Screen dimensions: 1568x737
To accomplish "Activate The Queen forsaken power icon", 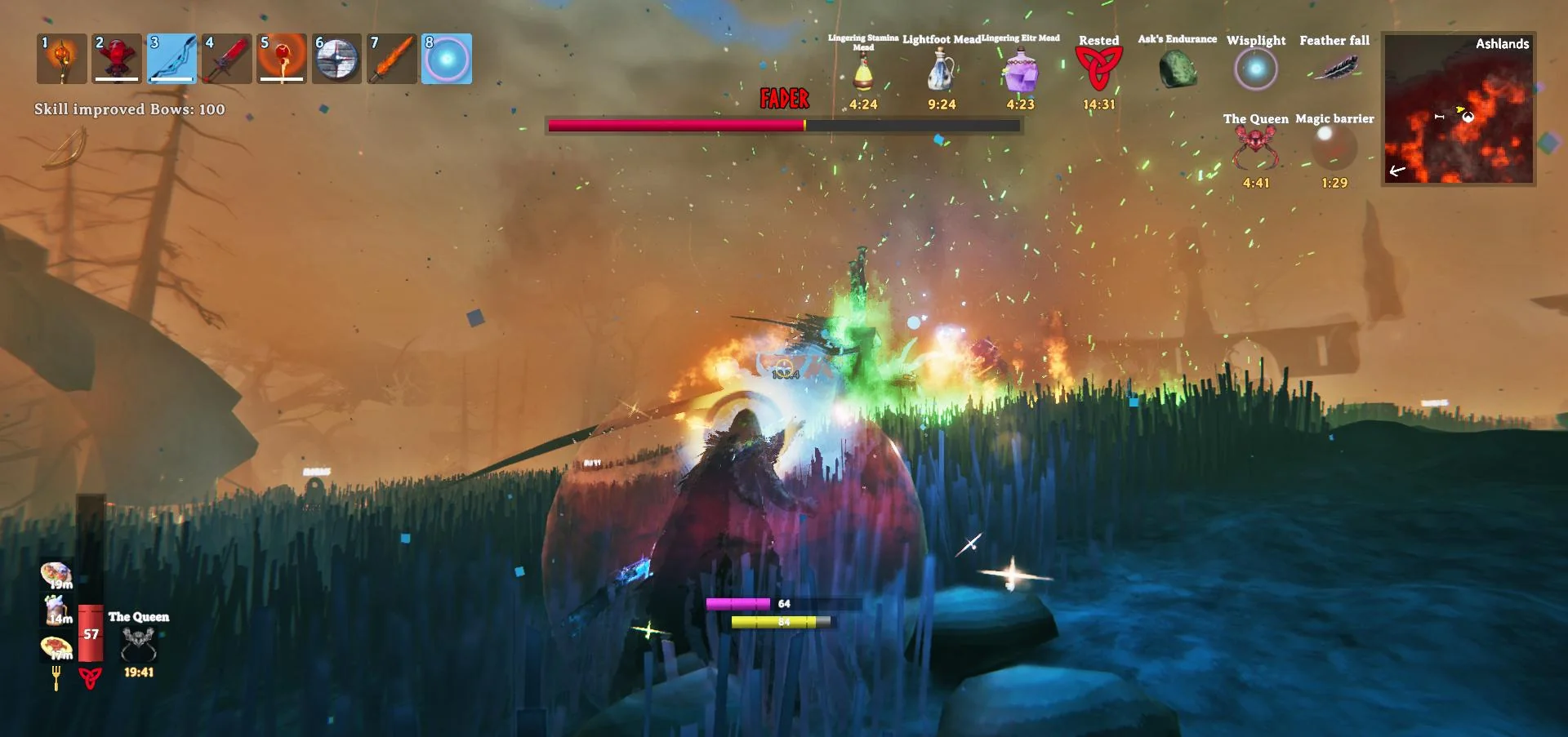I will click(x=138, y=645).
